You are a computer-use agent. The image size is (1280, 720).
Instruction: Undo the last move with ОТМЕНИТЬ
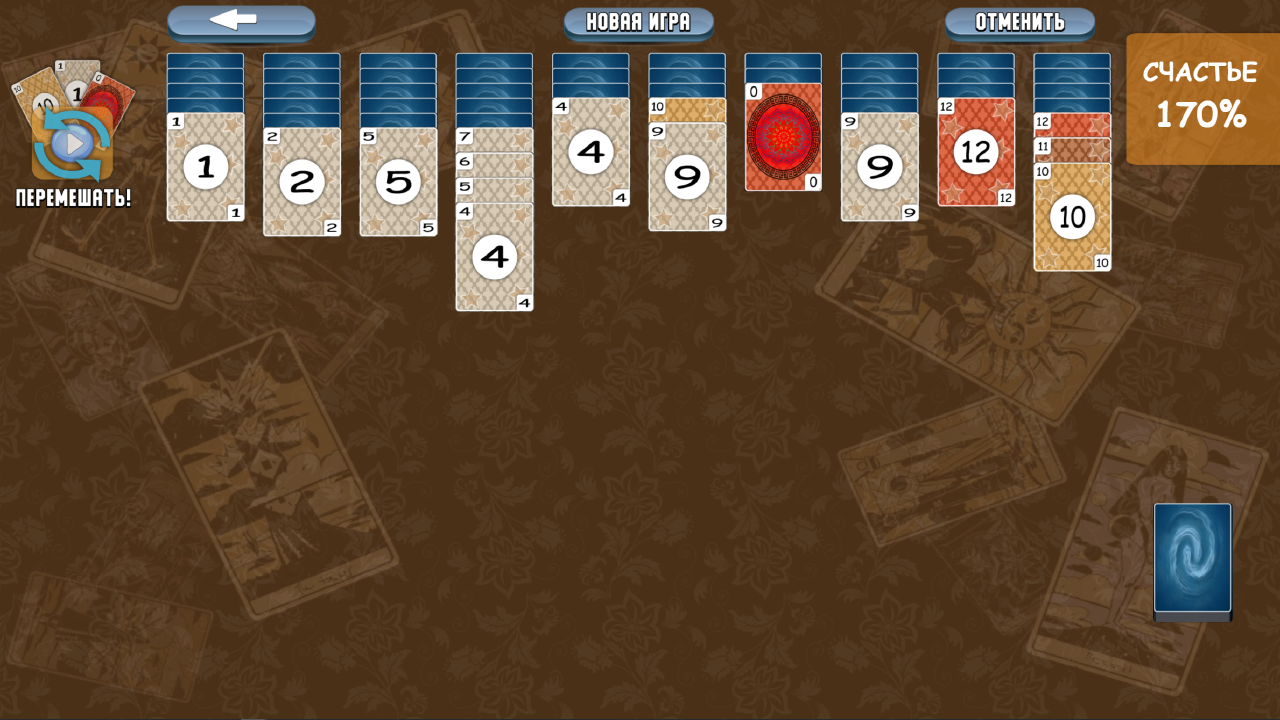1018,23
